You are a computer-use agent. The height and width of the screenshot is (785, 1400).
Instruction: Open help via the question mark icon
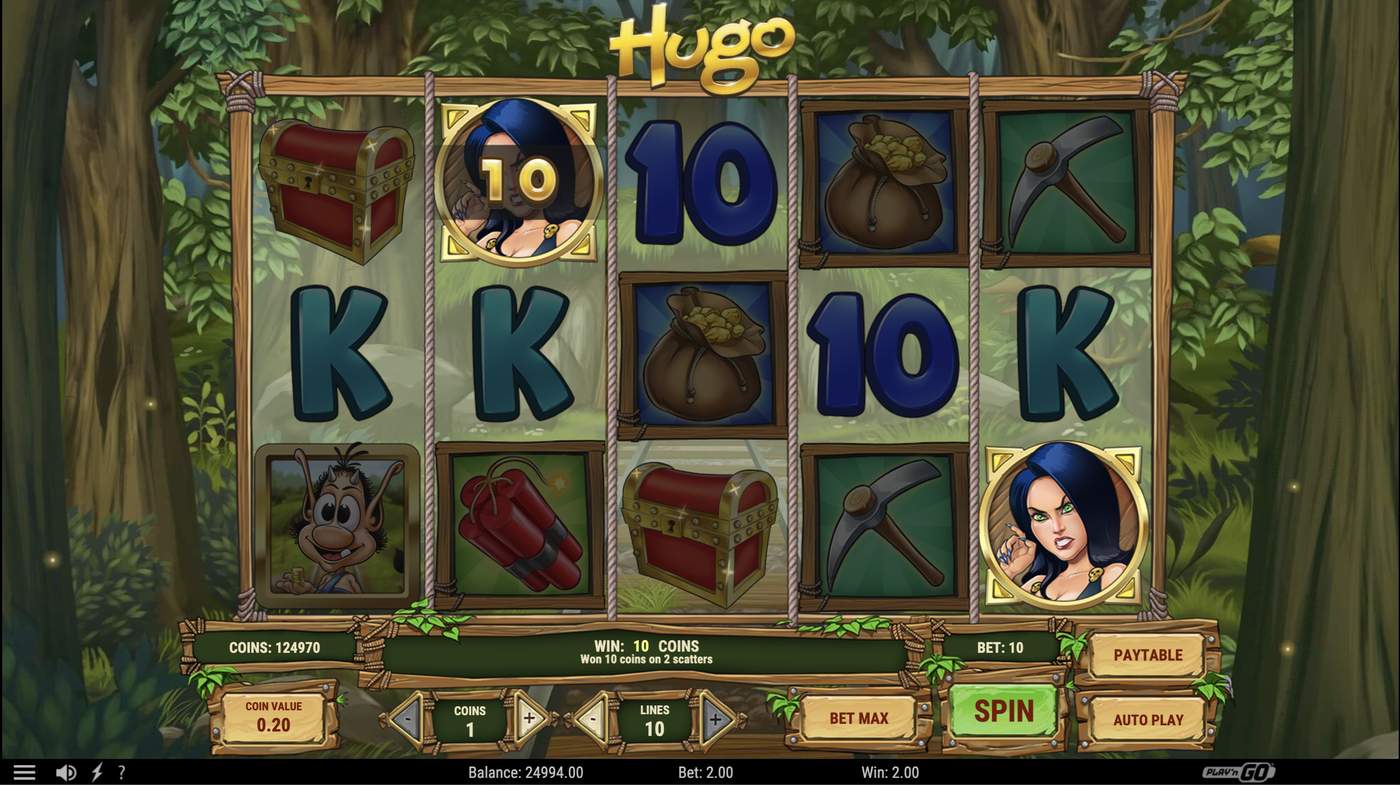[x=122, y=771]
